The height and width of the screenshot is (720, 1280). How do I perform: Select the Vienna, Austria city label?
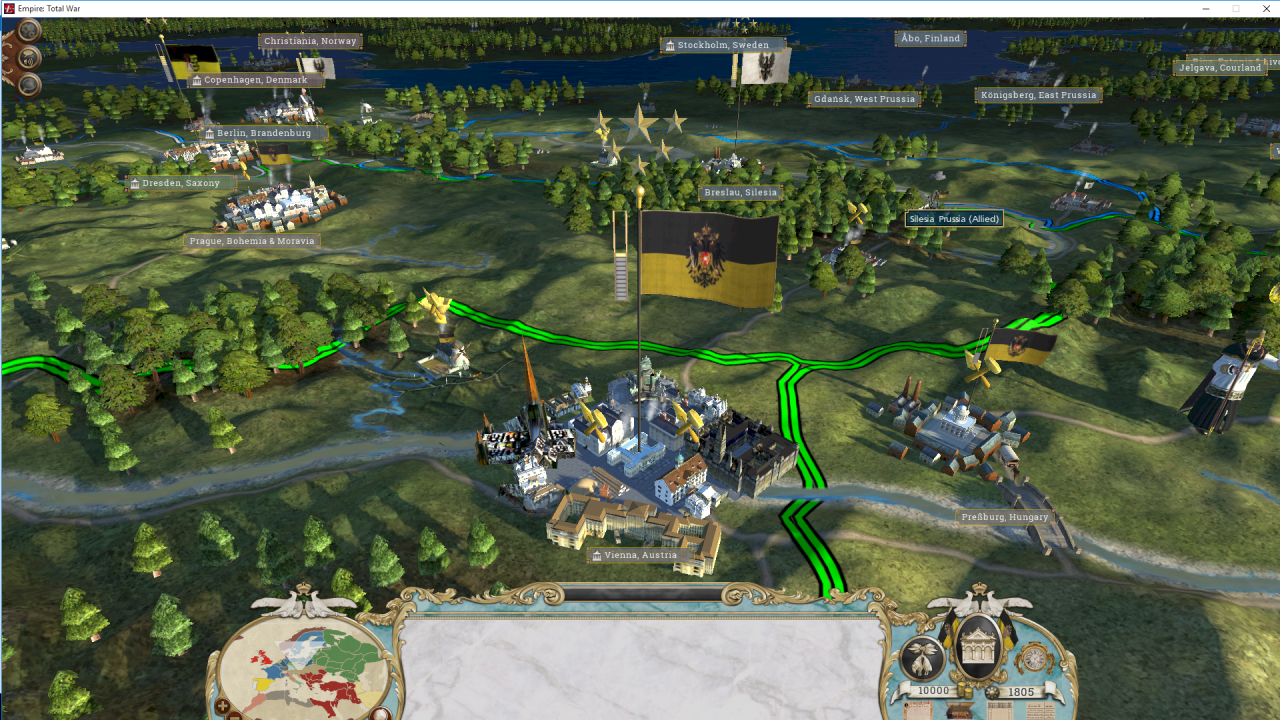point(634,555)
